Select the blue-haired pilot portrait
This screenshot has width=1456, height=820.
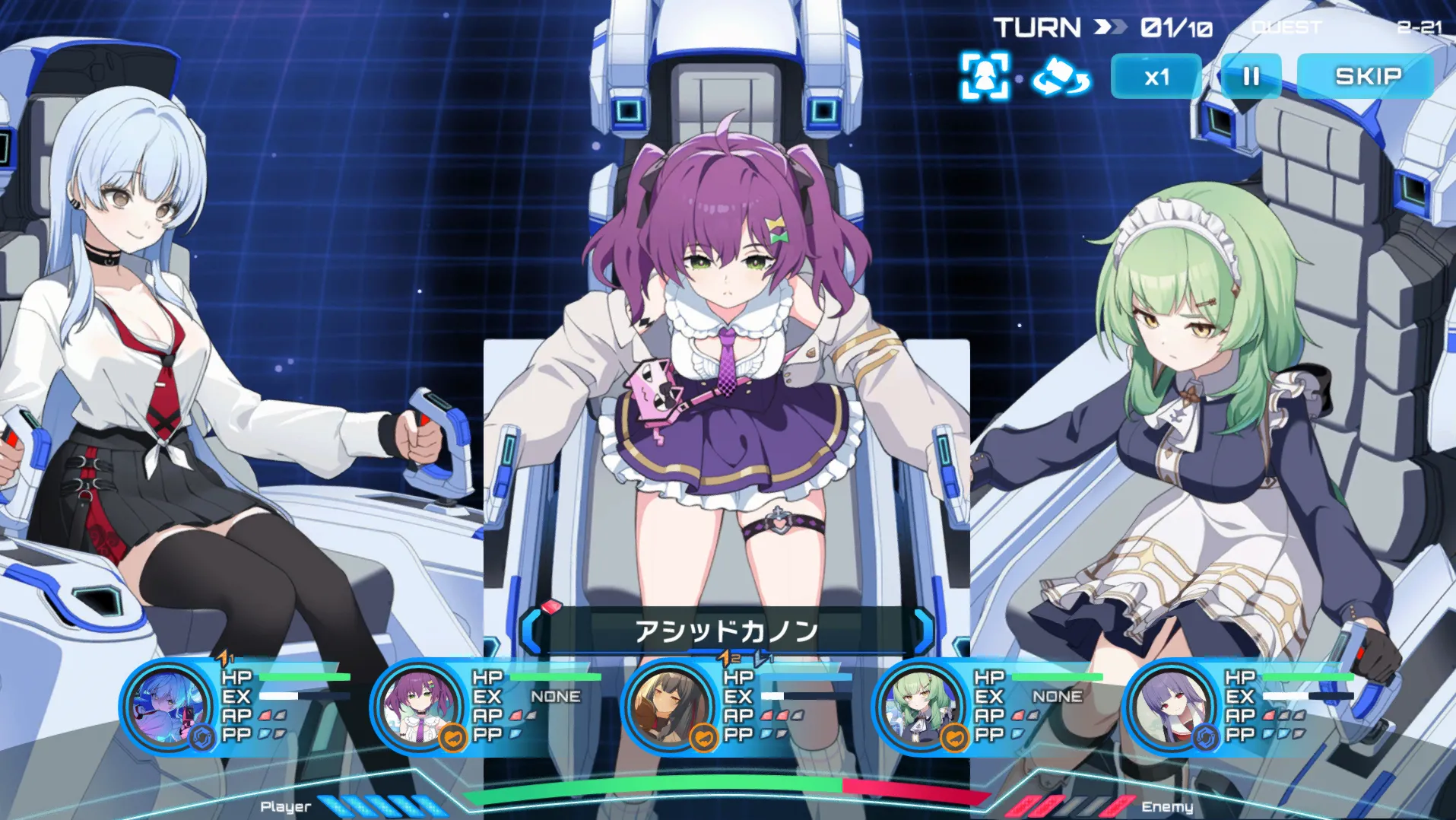click(x=168, y=707)
